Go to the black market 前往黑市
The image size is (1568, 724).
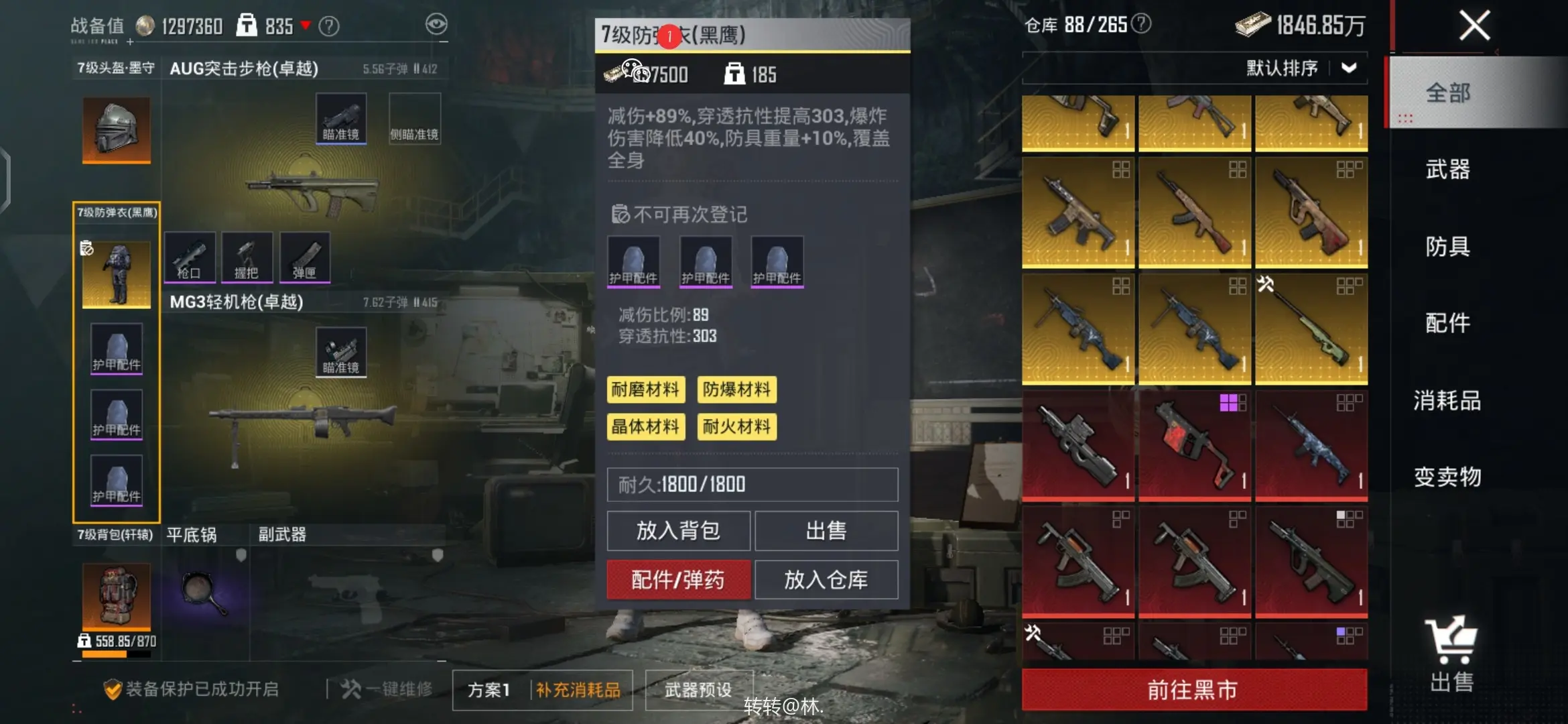[1193, 689]
